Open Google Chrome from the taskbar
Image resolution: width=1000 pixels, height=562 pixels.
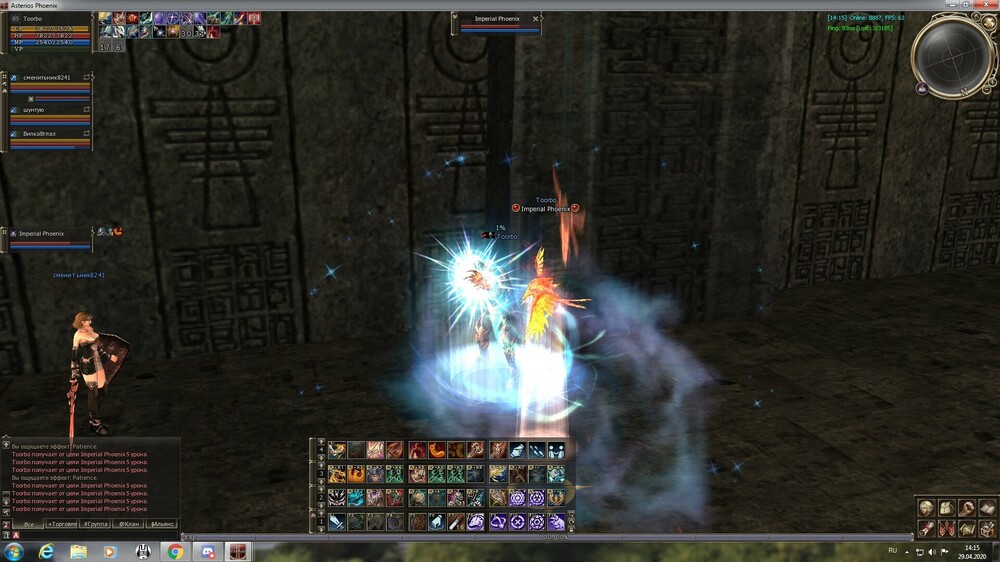(x=175, y=551)
